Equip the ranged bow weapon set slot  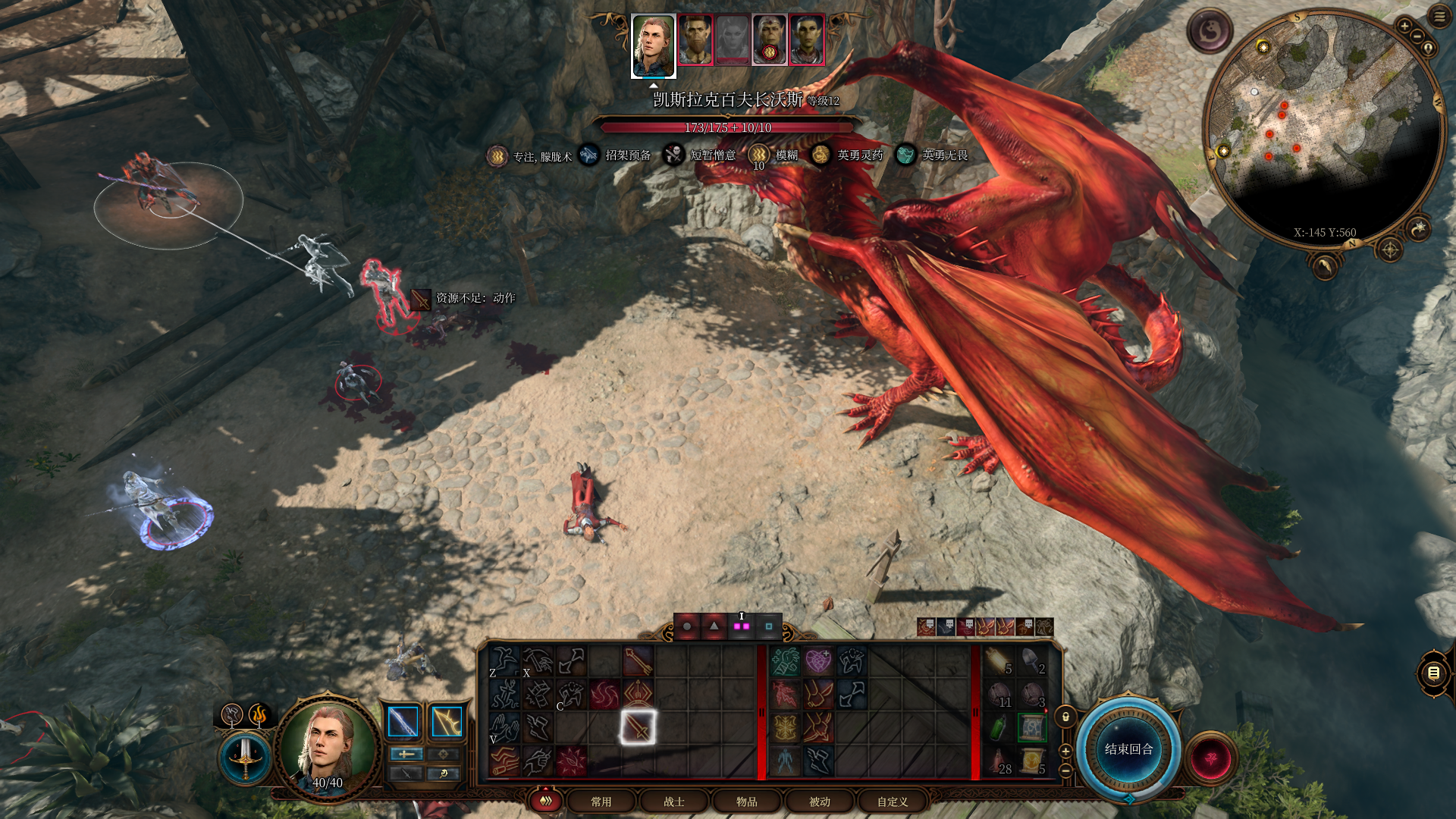[x=447, y=722]
